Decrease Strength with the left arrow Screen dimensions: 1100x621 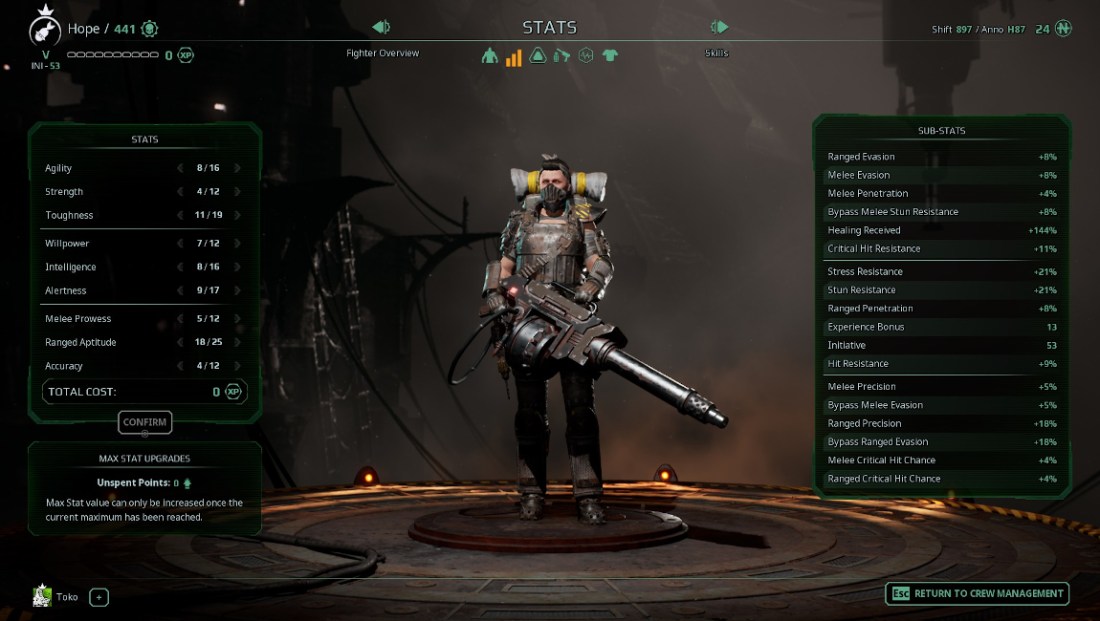180,192
